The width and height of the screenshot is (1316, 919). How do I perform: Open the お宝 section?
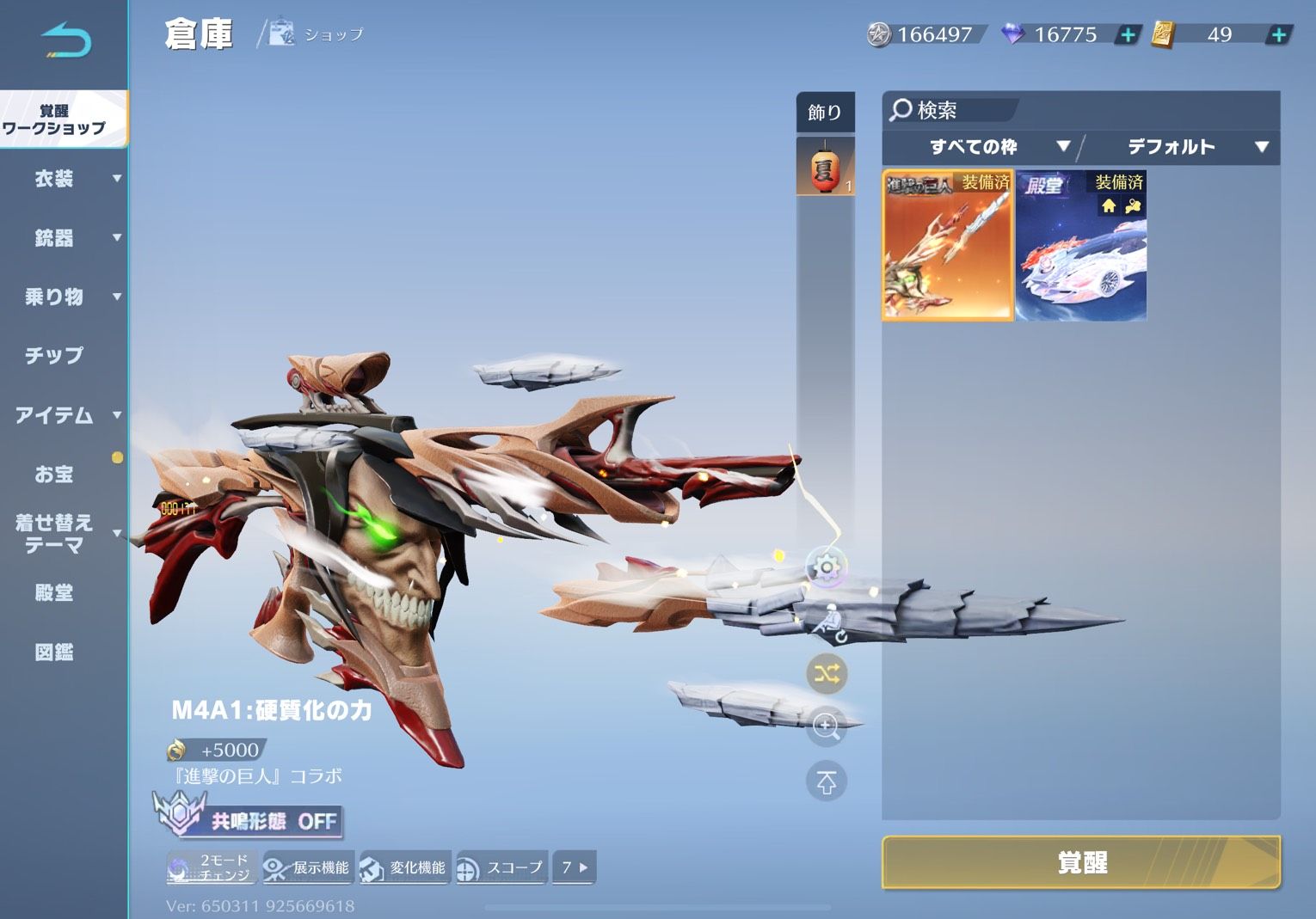pyautogui.click(x=54, y=475)
